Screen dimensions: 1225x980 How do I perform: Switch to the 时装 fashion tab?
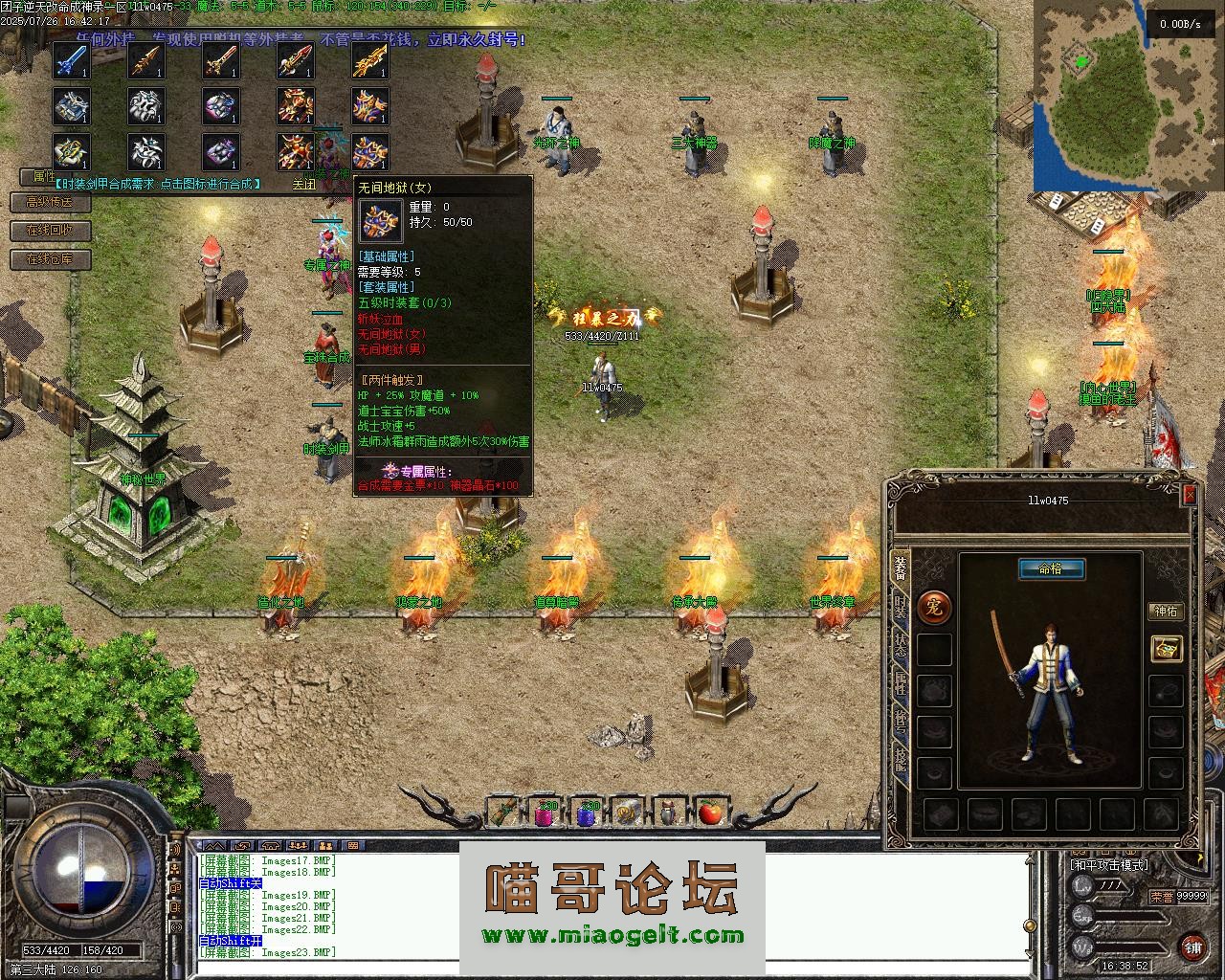click(900, 606)
